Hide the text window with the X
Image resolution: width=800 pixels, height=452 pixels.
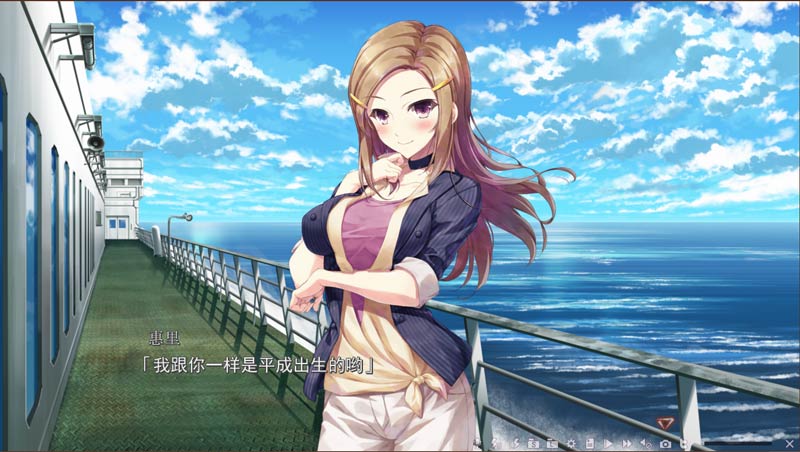click(x=789, y=443)
